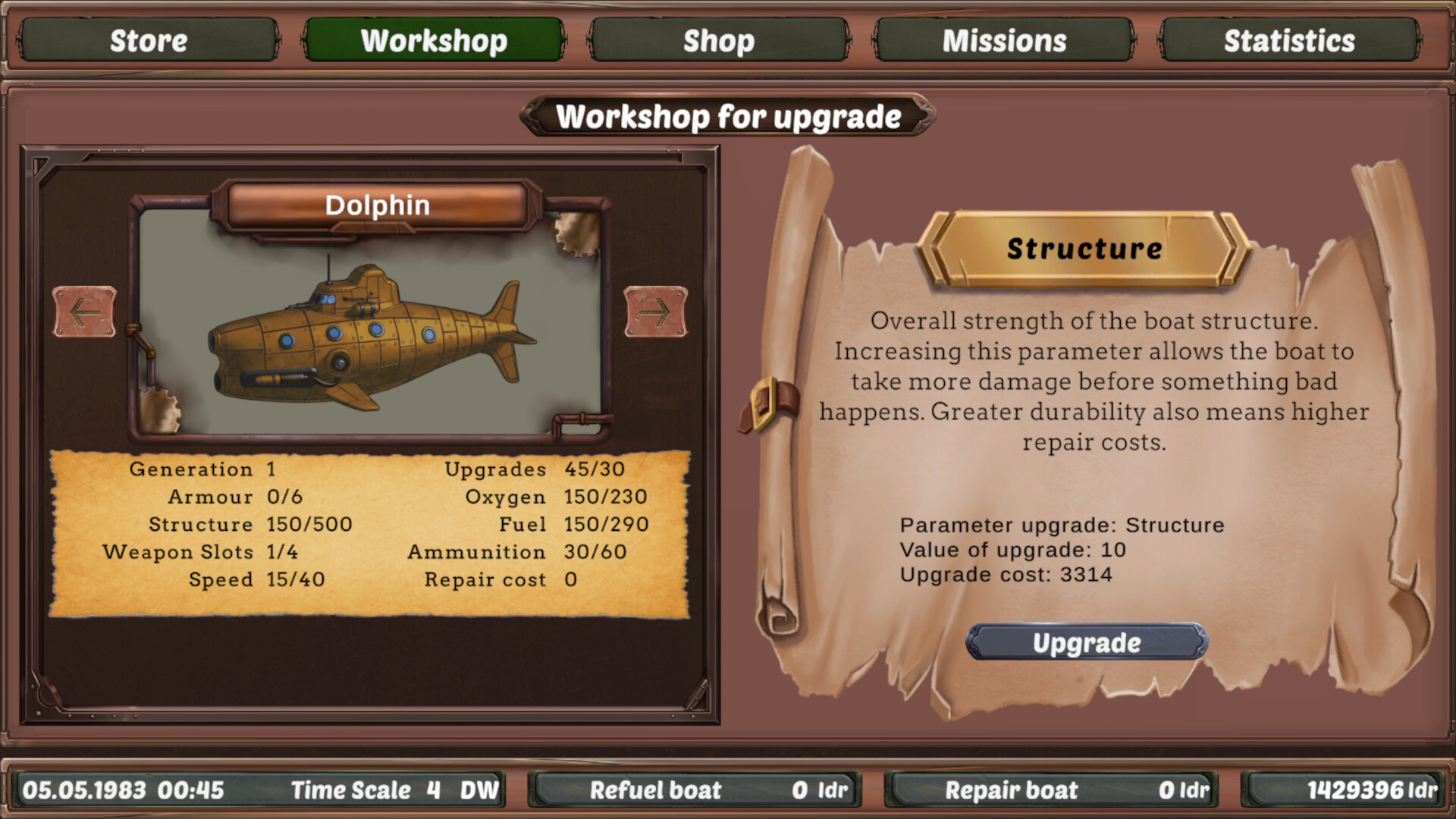Click the Dolphin name plate
1456x819 pixels.
tap(377, 205)
